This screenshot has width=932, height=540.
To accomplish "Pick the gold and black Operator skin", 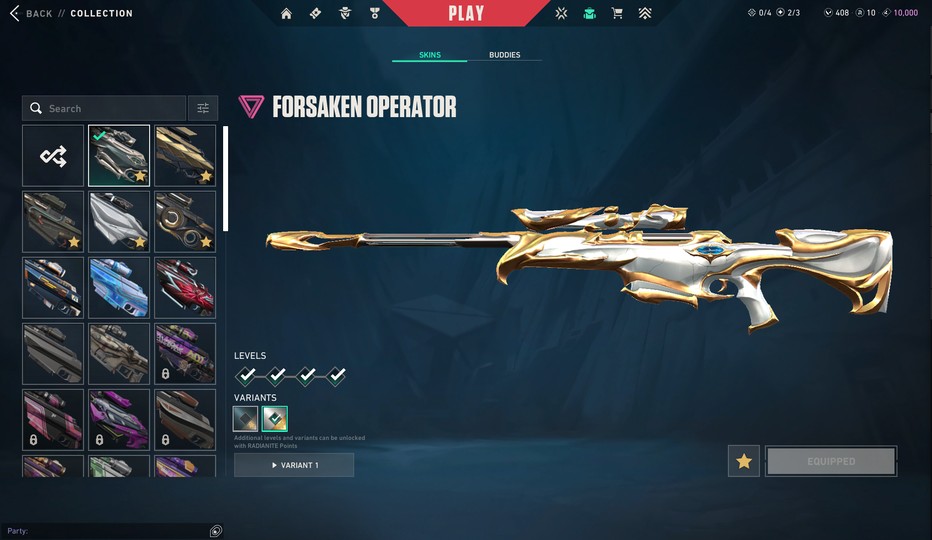I will pyautogui.click(x=185, y=155).
